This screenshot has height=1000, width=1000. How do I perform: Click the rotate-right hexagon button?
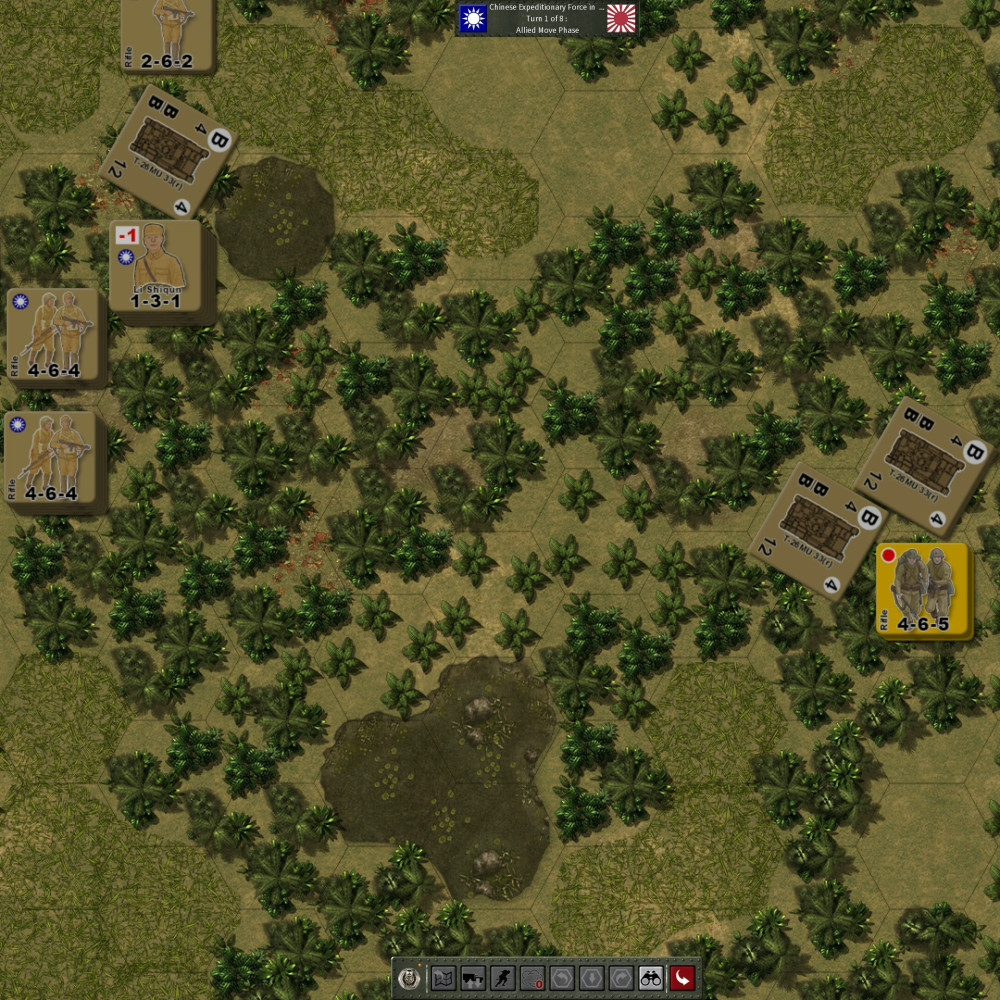click(621, 977)
